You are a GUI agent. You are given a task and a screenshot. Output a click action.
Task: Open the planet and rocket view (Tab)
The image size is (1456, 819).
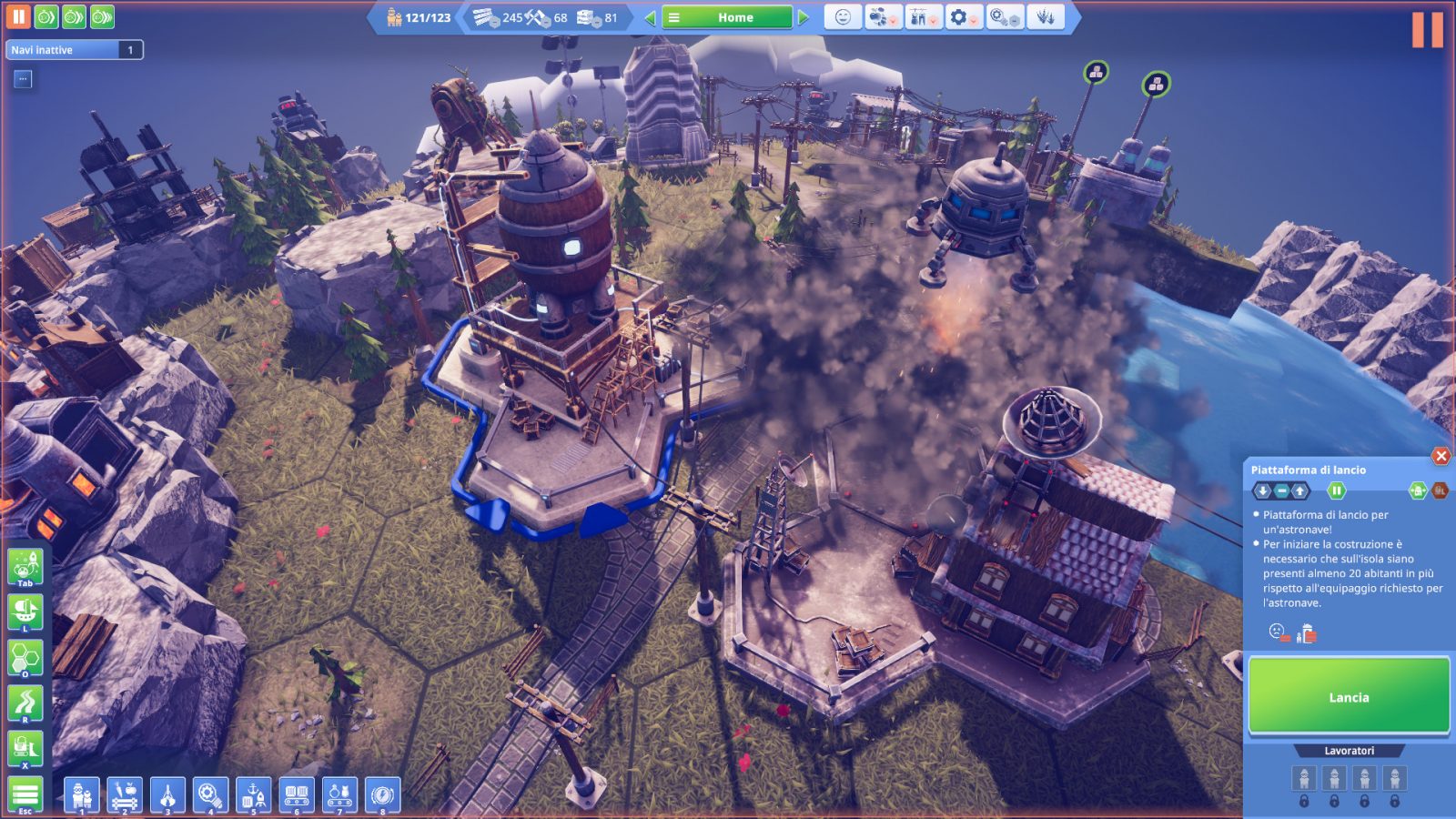pyautogui.click(x=25, y=567)
